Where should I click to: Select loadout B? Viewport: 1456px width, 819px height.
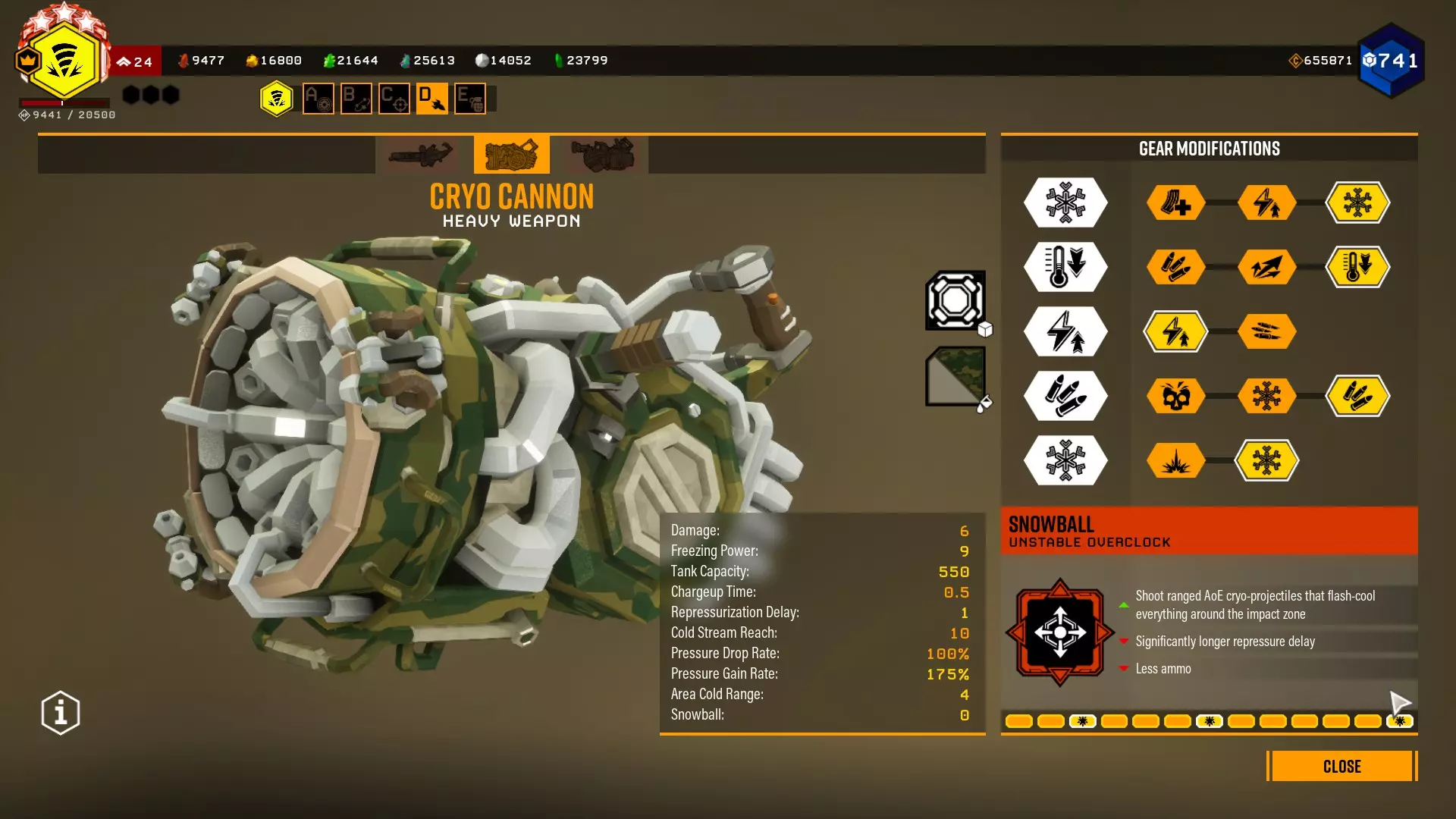(356, 99)
